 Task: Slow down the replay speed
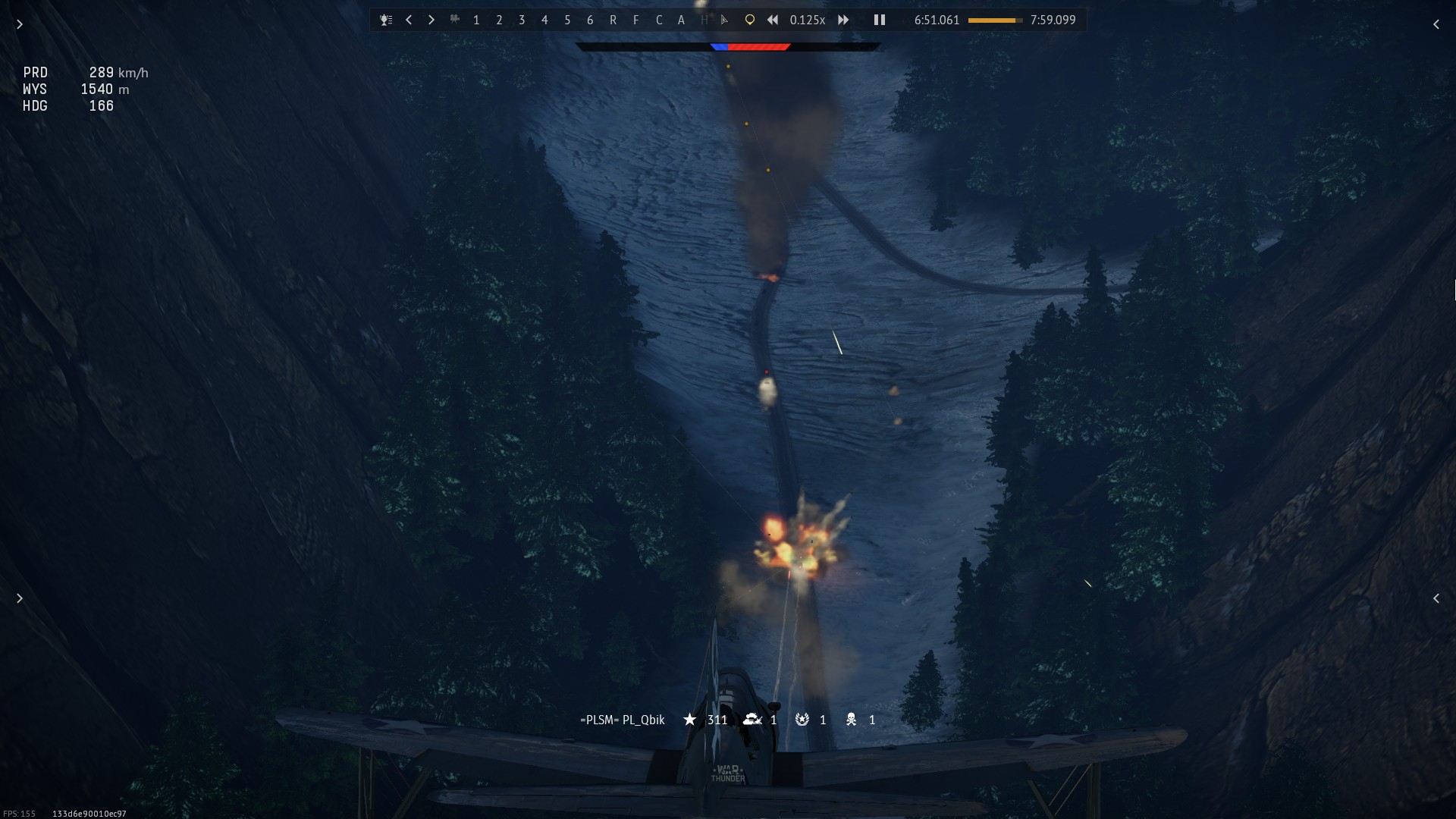(x=773, y=20)
